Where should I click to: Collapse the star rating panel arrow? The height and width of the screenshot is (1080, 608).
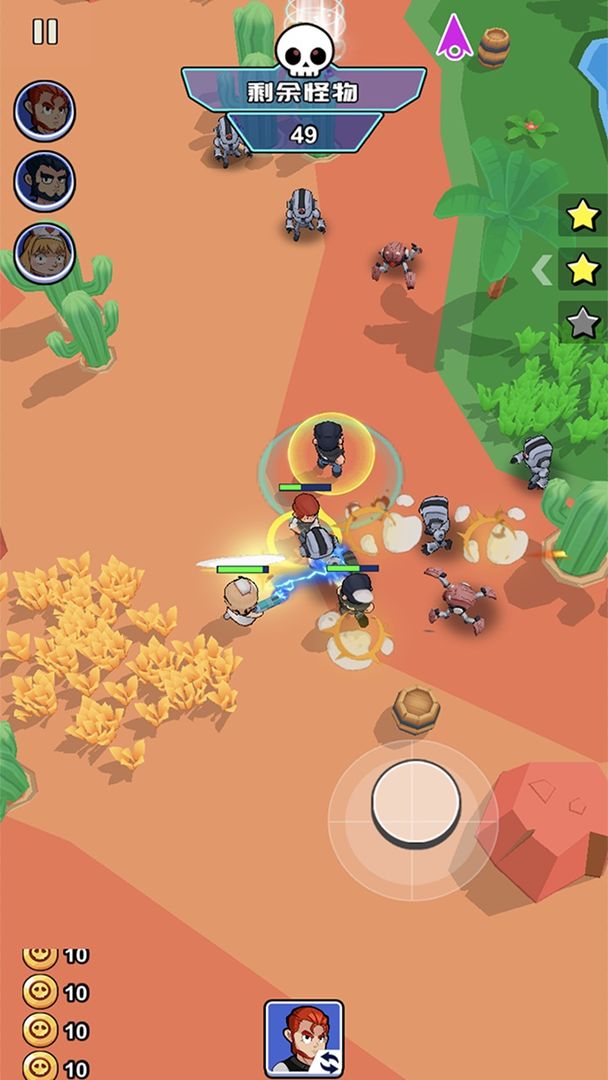click(x=541, y=270)
